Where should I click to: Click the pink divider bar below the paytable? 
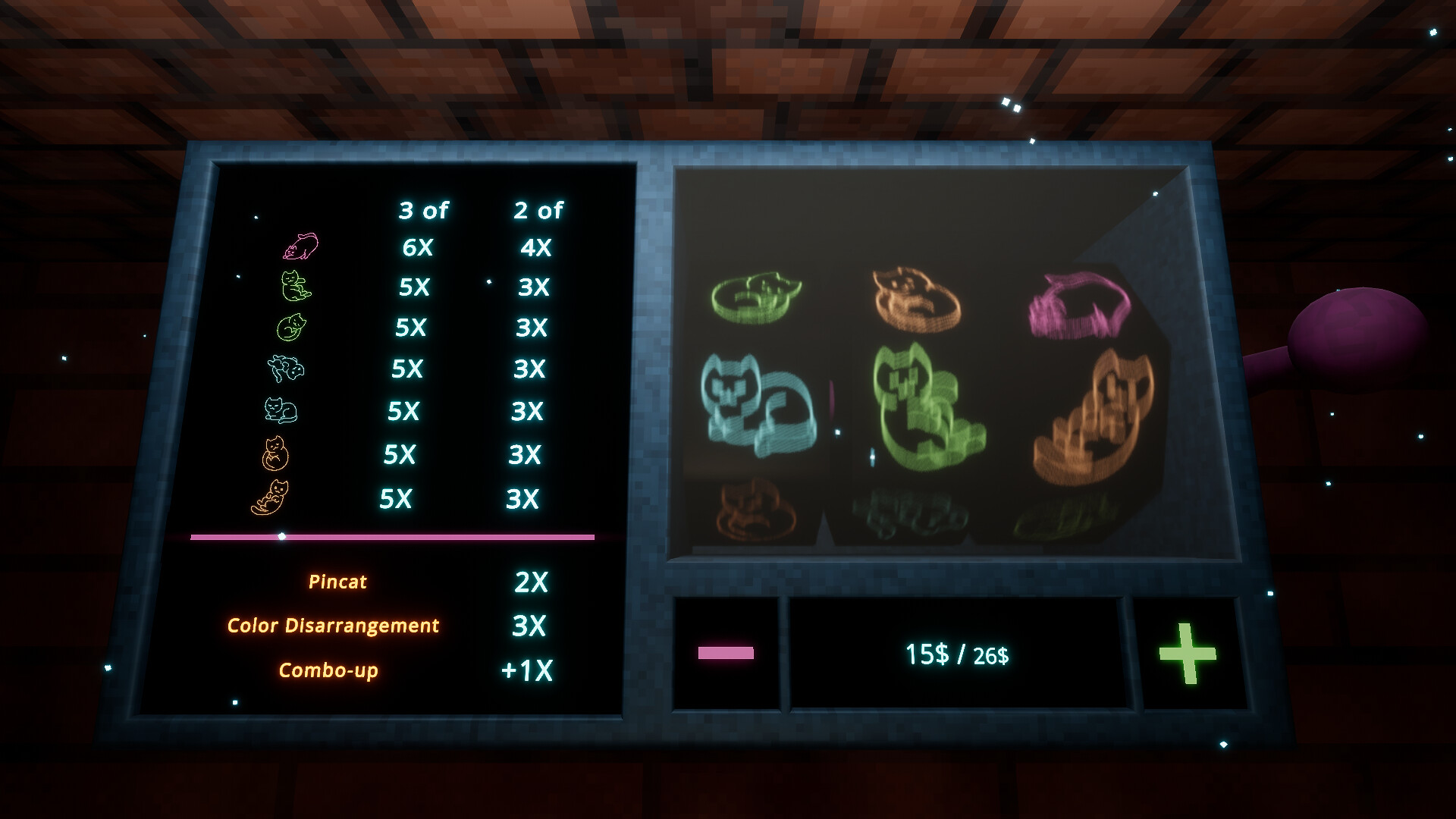tap(389, 536)
